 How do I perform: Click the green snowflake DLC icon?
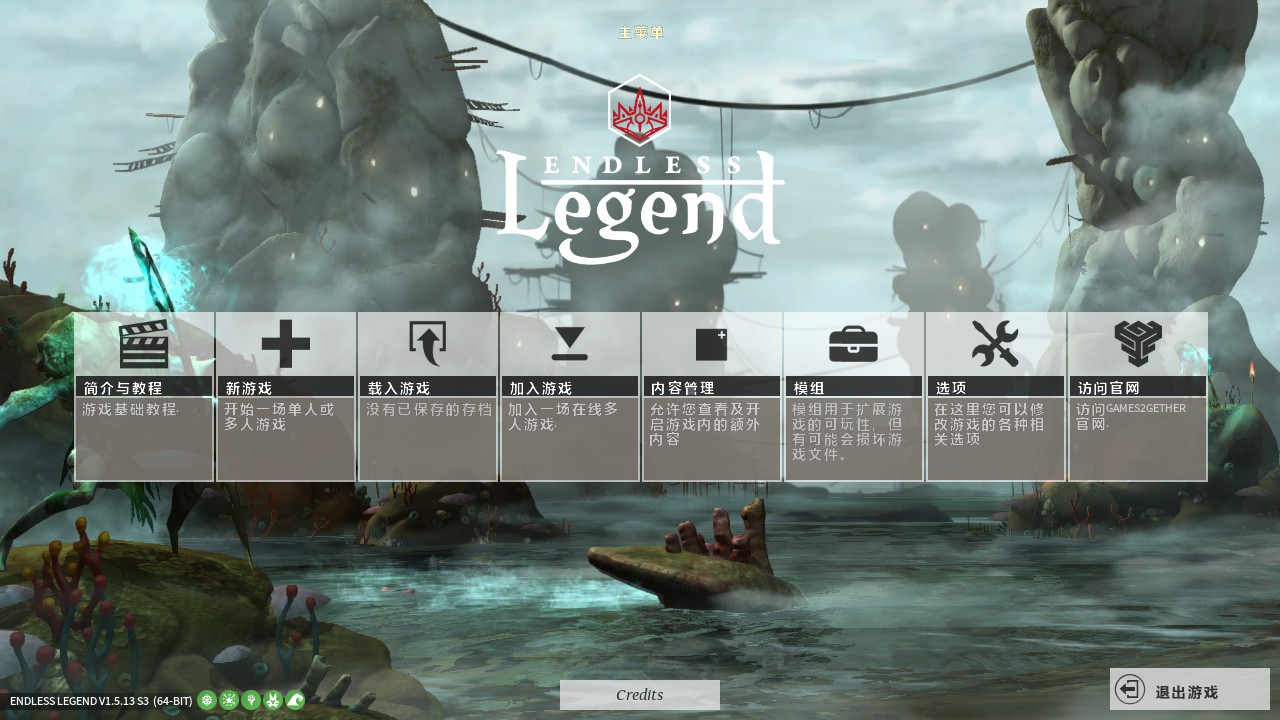205,701
